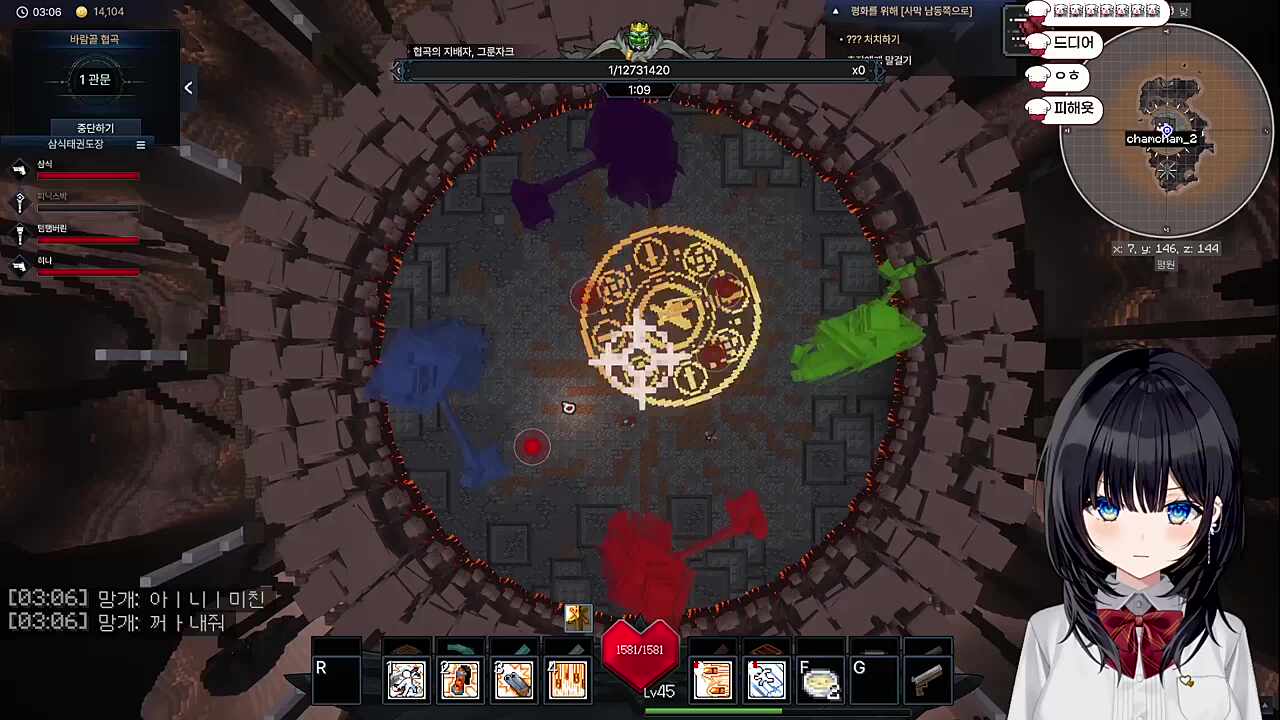This screenshot has height=720, width=1280.
Task: Click the 중단하기 stop button
Action: [95, 128]
